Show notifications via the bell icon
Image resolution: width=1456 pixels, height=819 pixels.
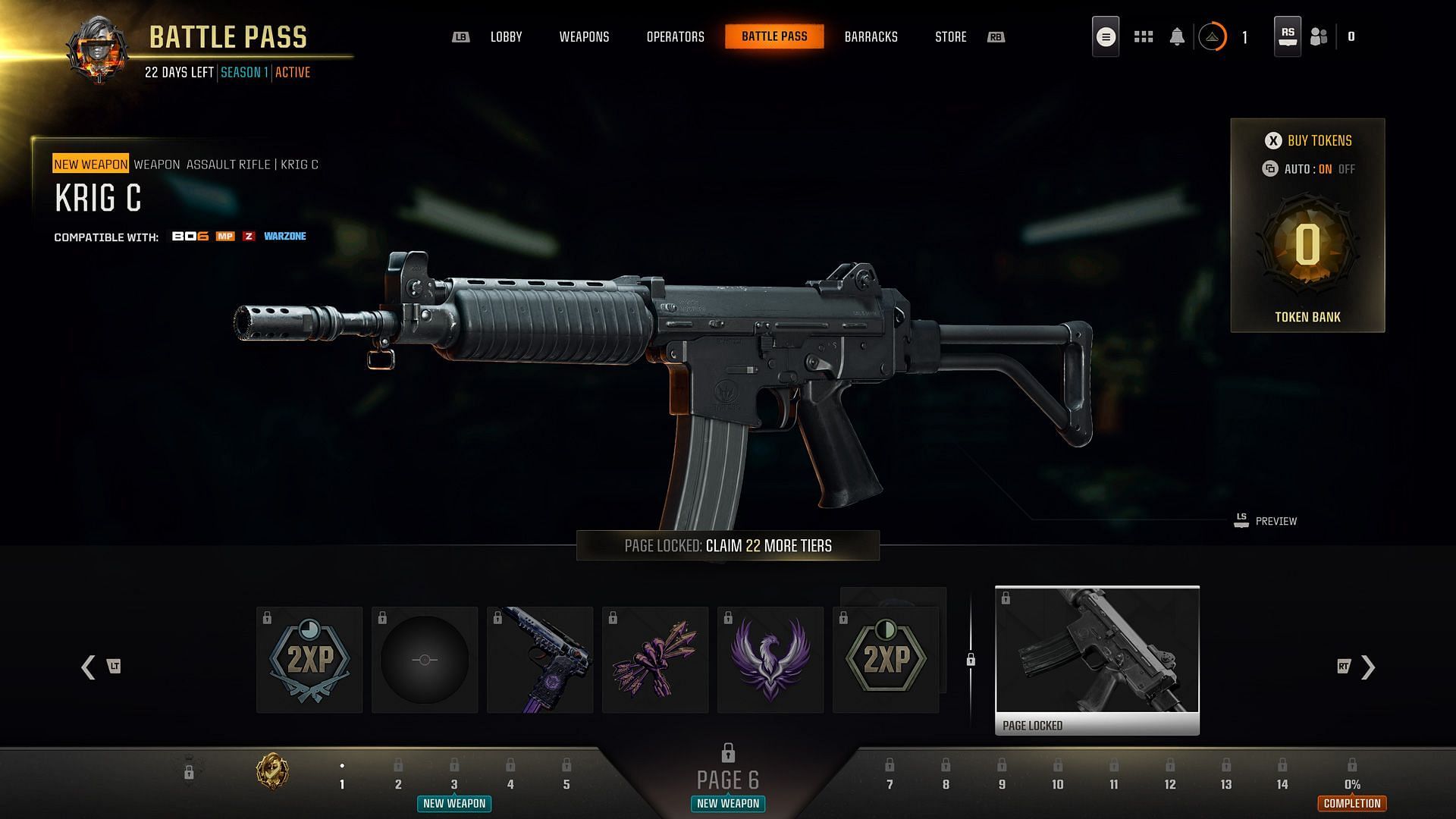tap(1177, 36)
